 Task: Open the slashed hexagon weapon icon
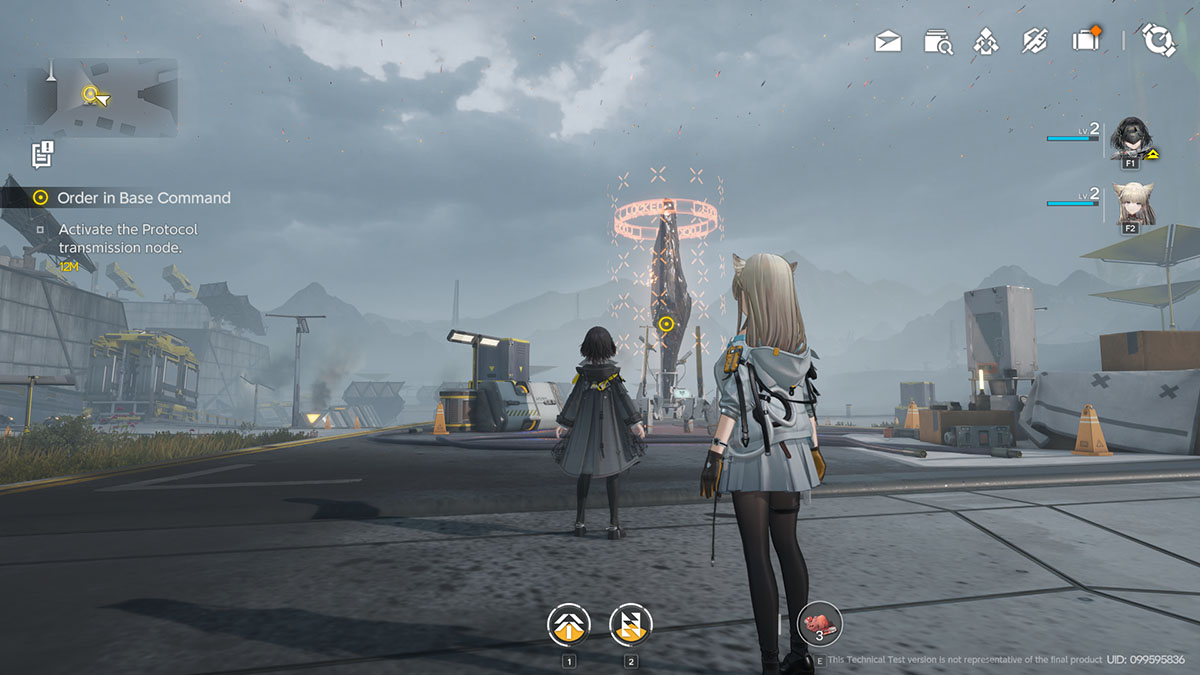1035,41
